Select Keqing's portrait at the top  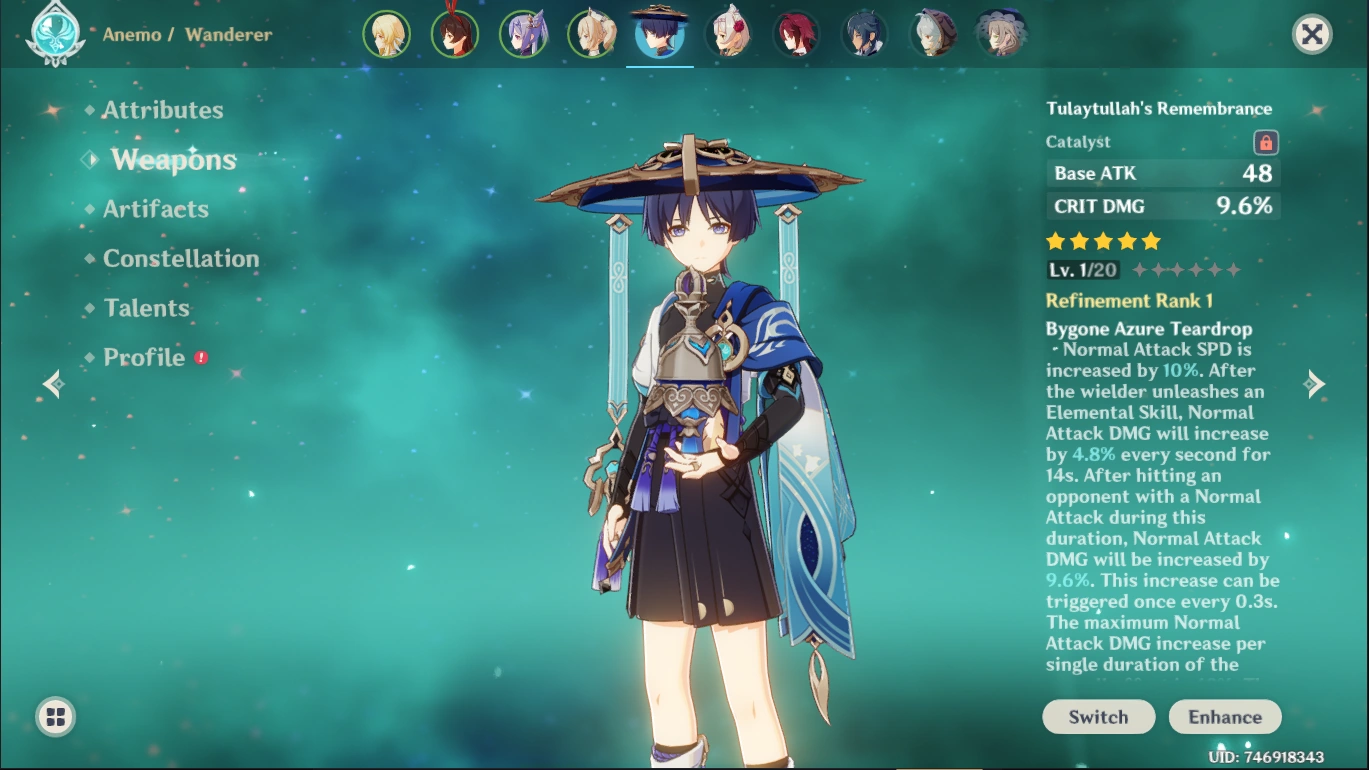(524, 33)
